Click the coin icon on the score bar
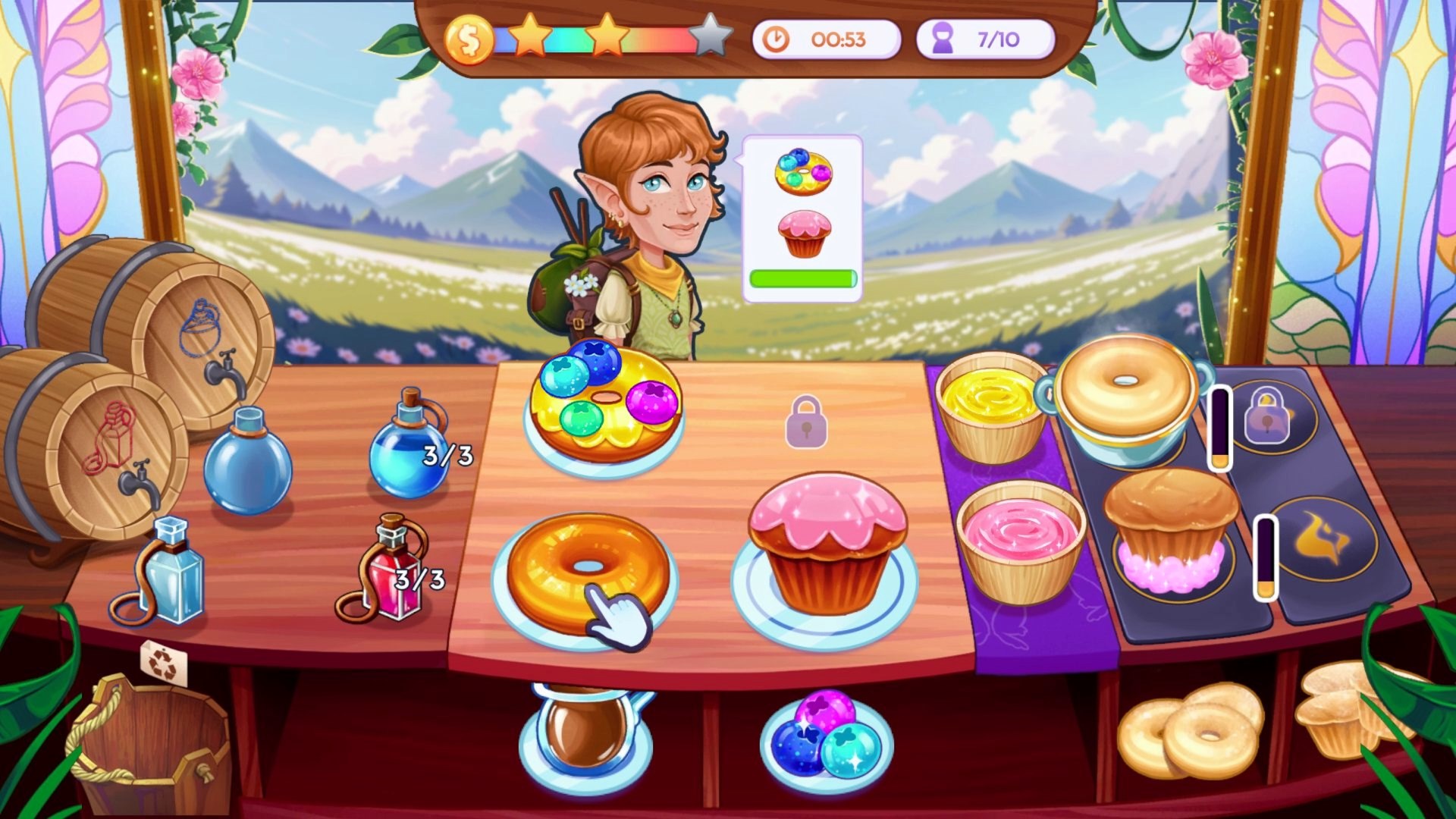 coord(468,36)
